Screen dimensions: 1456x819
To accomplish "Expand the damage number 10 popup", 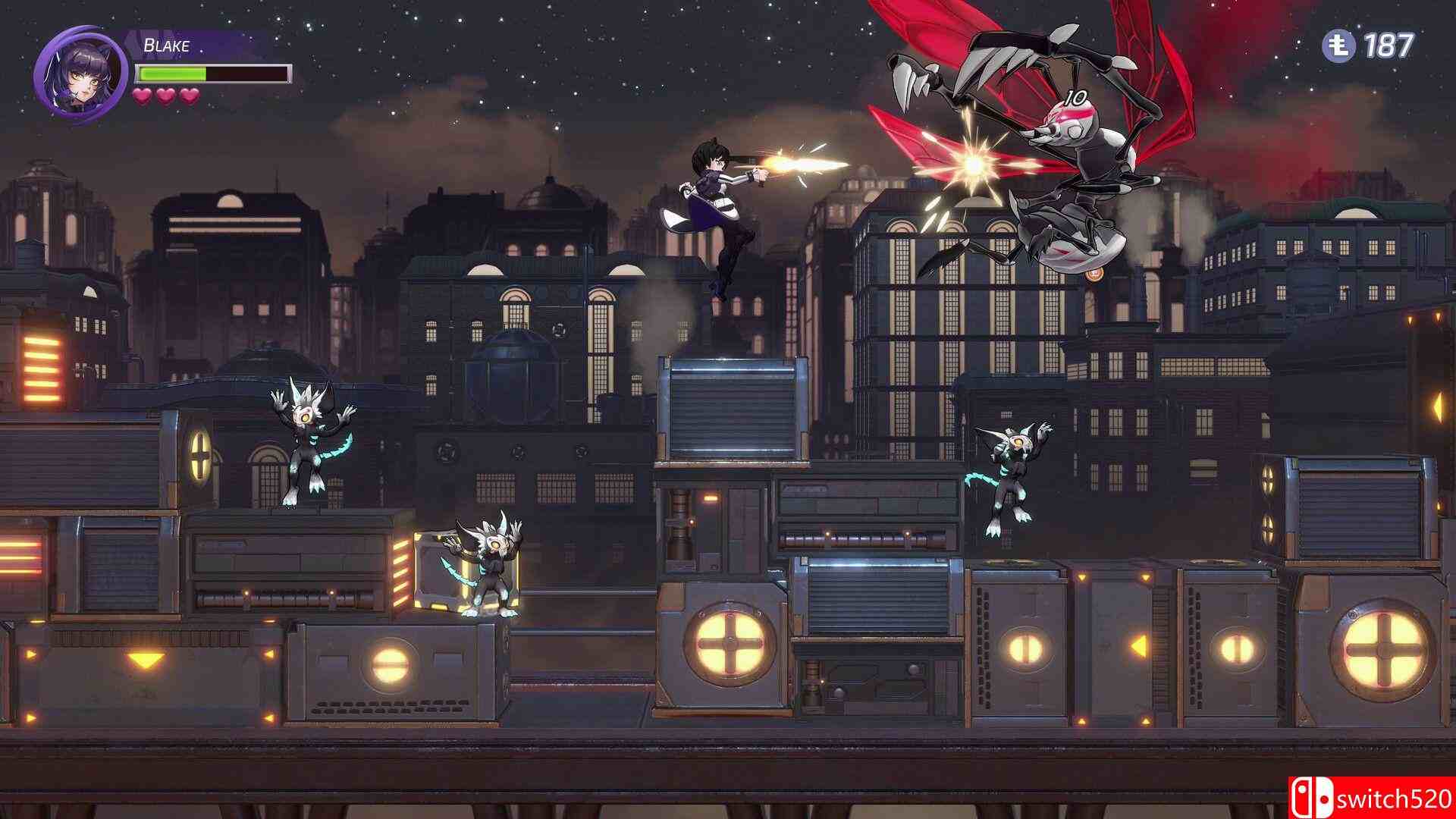I will coord(1077,96).
